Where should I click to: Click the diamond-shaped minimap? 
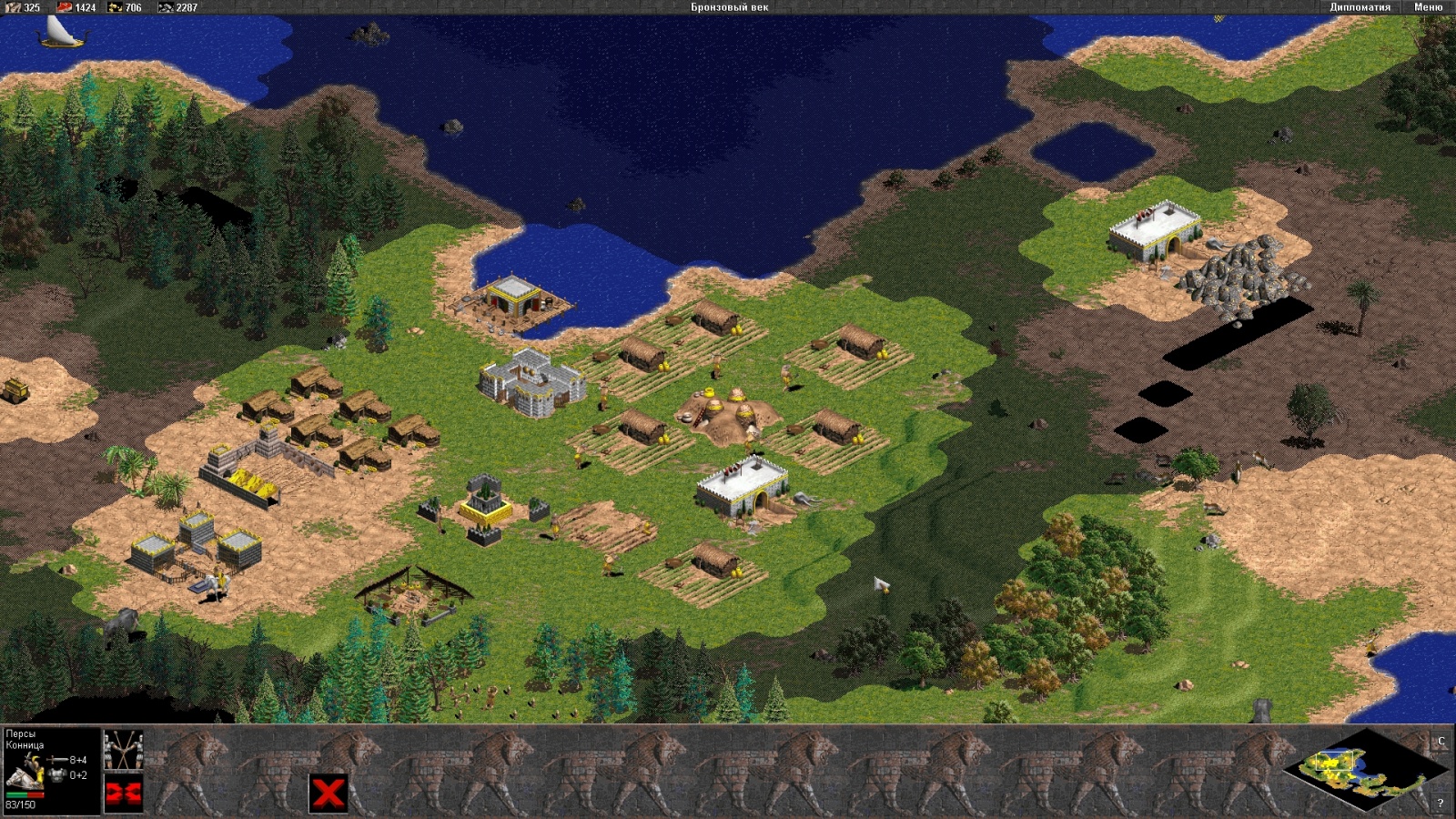click(1363, 770)
